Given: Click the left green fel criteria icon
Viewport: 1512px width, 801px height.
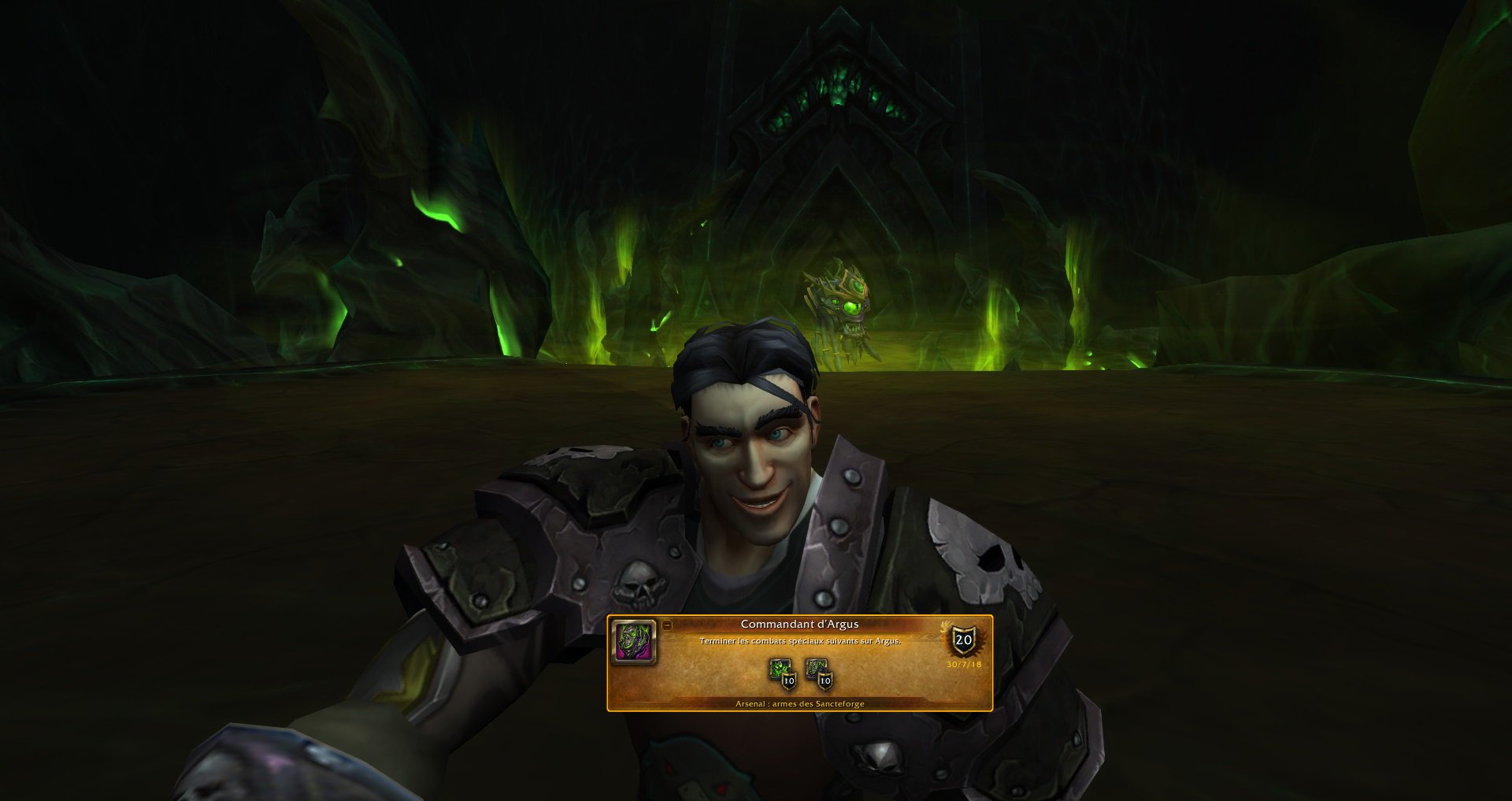Looking at the screenshot, I should [780, 668].
